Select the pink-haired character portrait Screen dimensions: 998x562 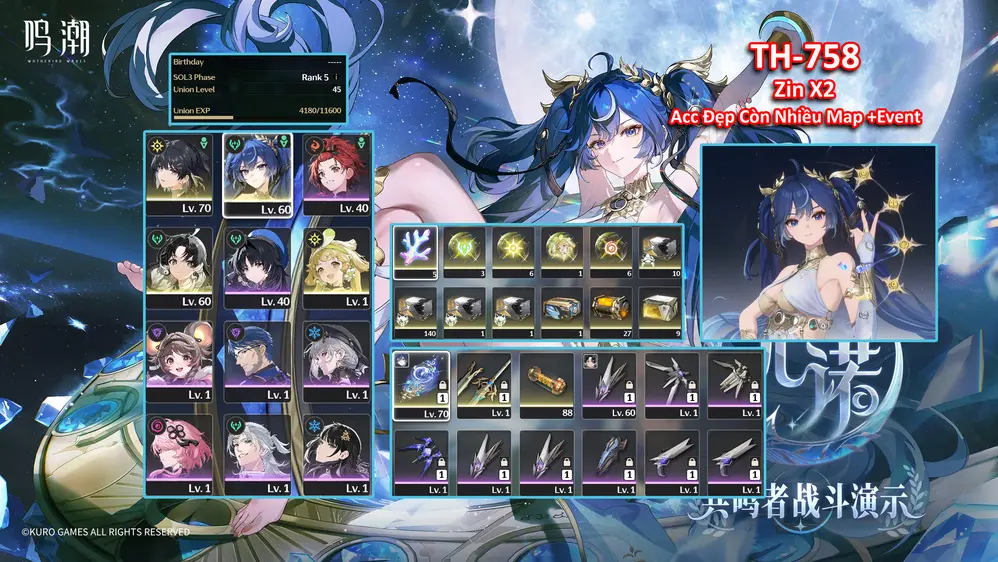point(182,452)
